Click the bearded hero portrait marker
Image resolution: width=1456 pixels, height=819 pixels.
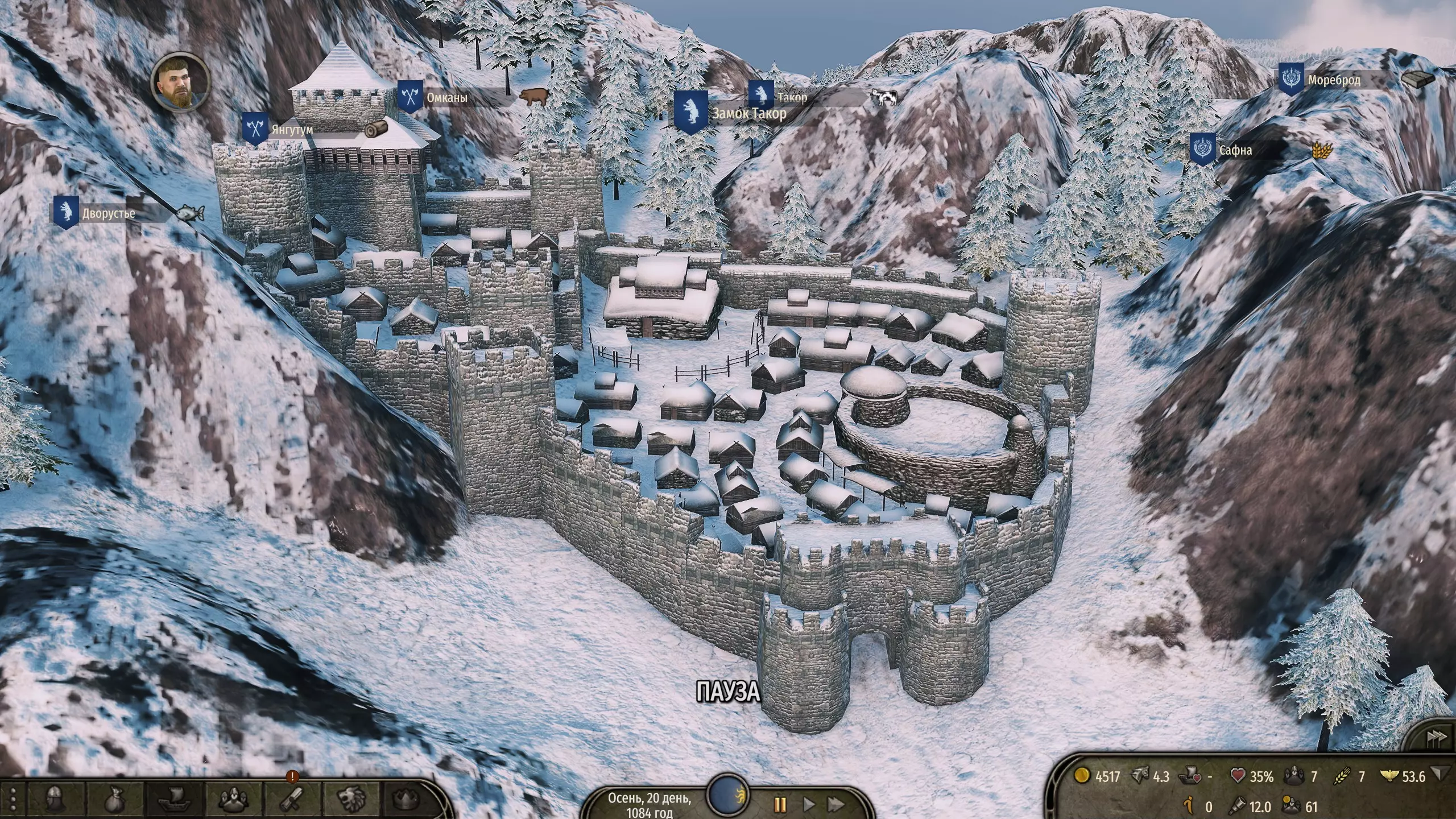click(x=180, y=81)
